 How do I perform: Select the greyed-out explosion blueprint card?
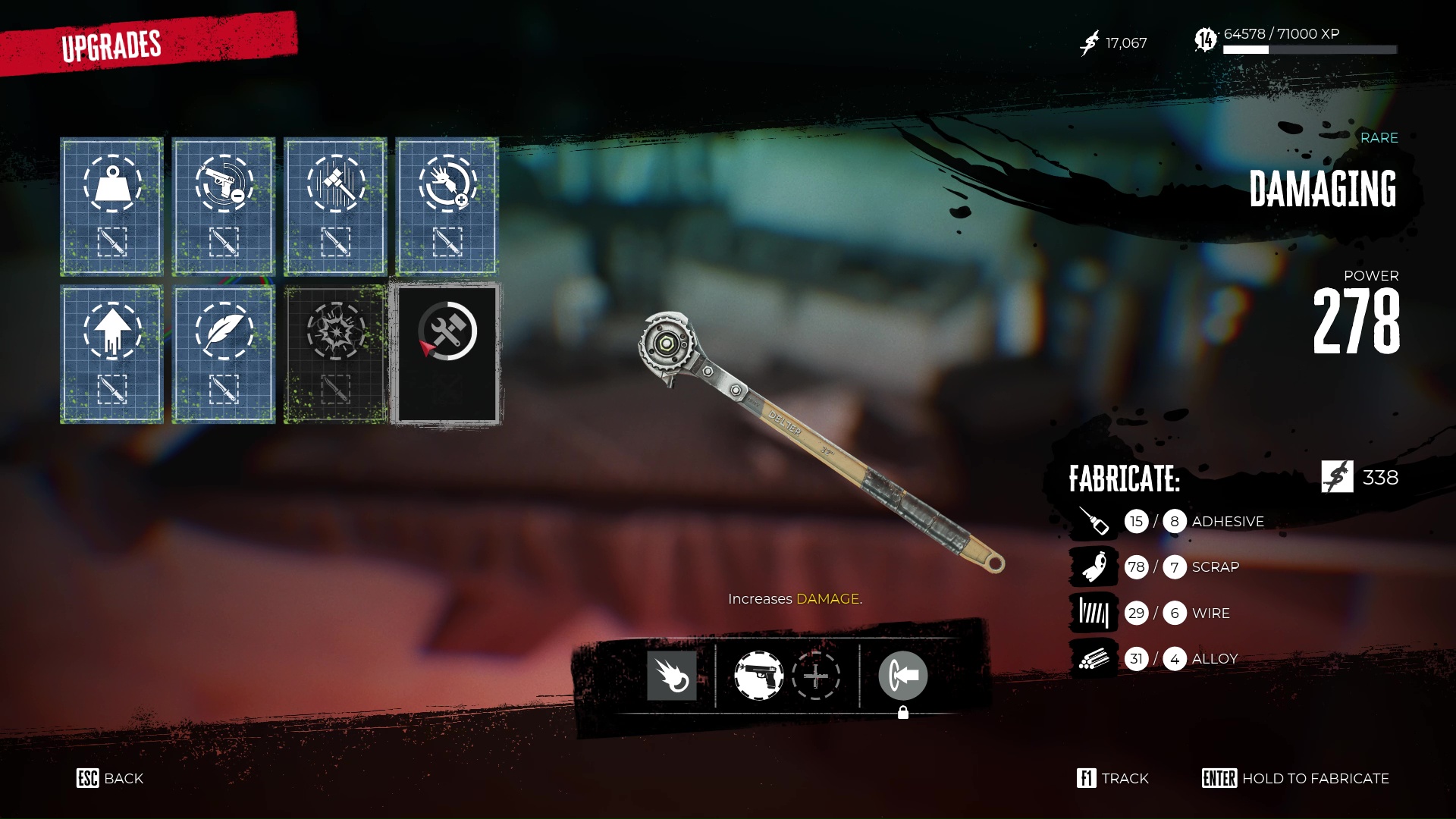pyautogui.click(x=335, y=354)
